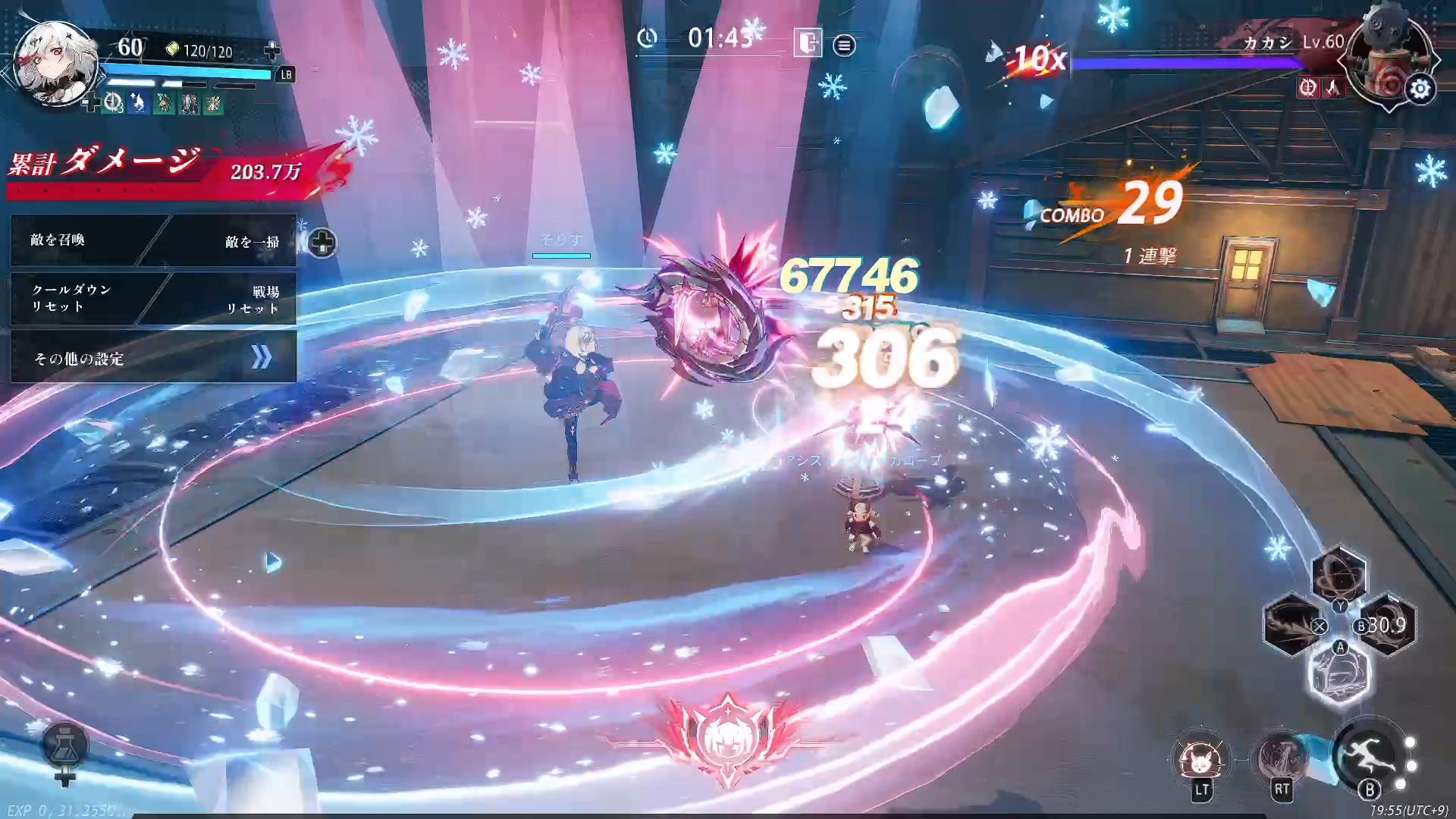Expand その他の設定 other settings

pyautogui.click(x=153, y=358)
